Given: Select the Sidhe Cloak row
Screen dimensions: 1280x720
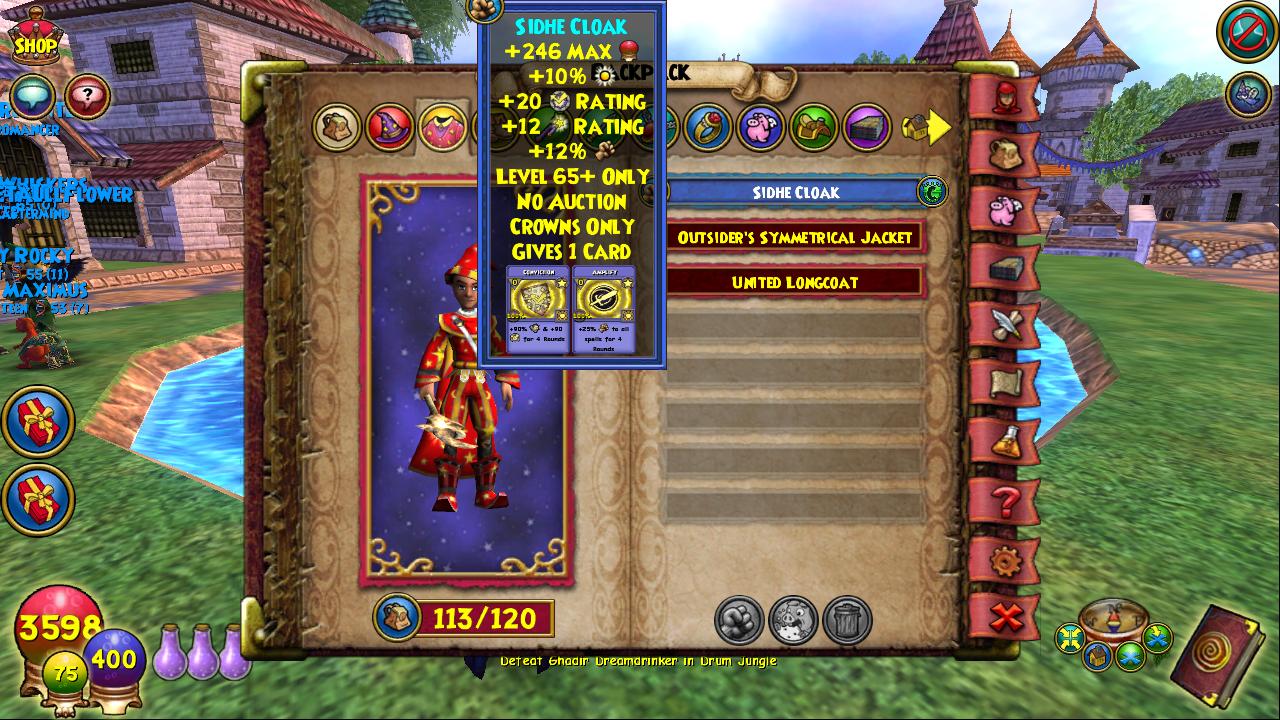Looking at the screenshot, I should coord(795,192).
